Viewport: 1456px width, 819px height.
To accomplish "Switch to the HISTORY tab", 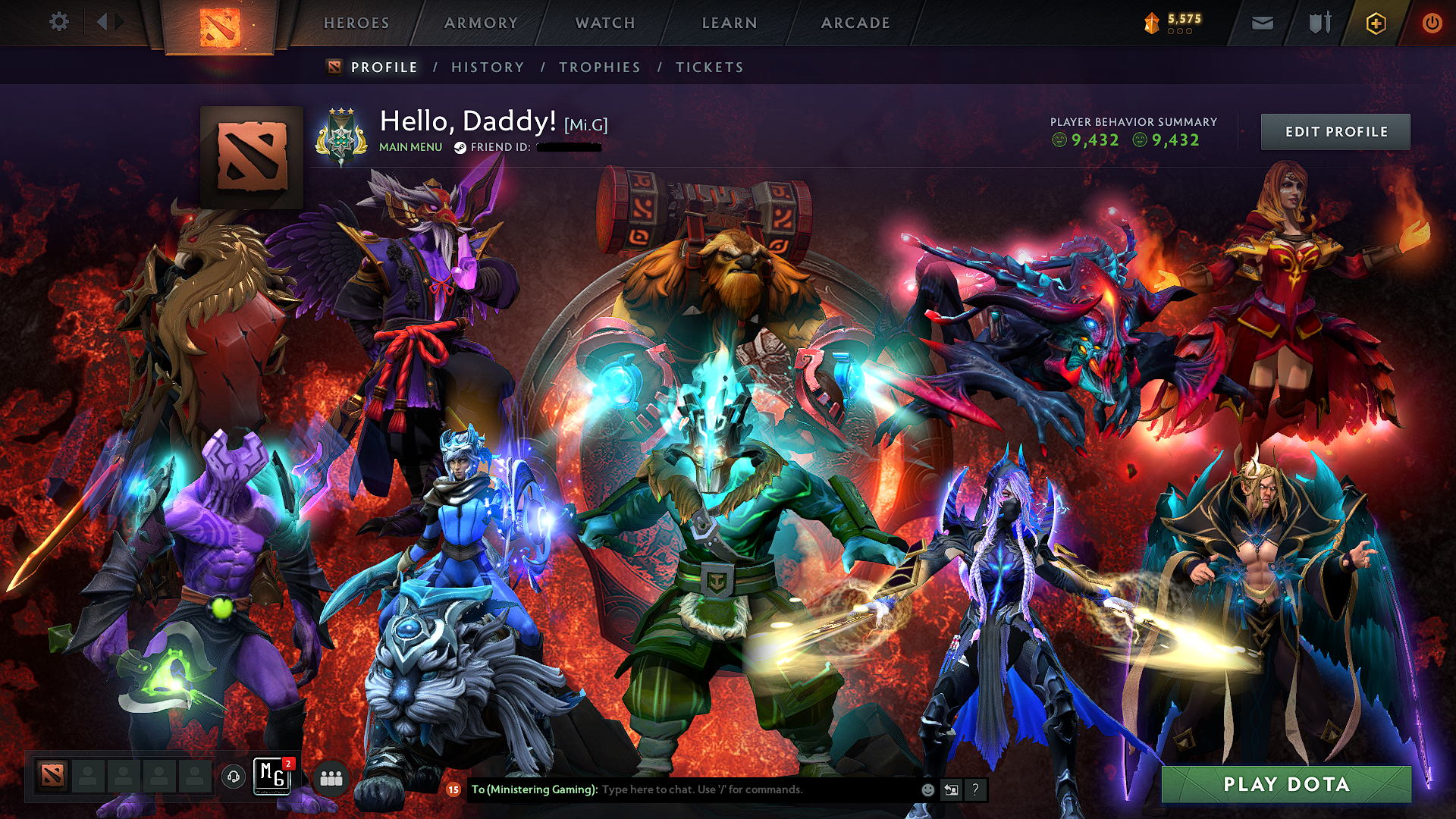I will click(487, 67).
